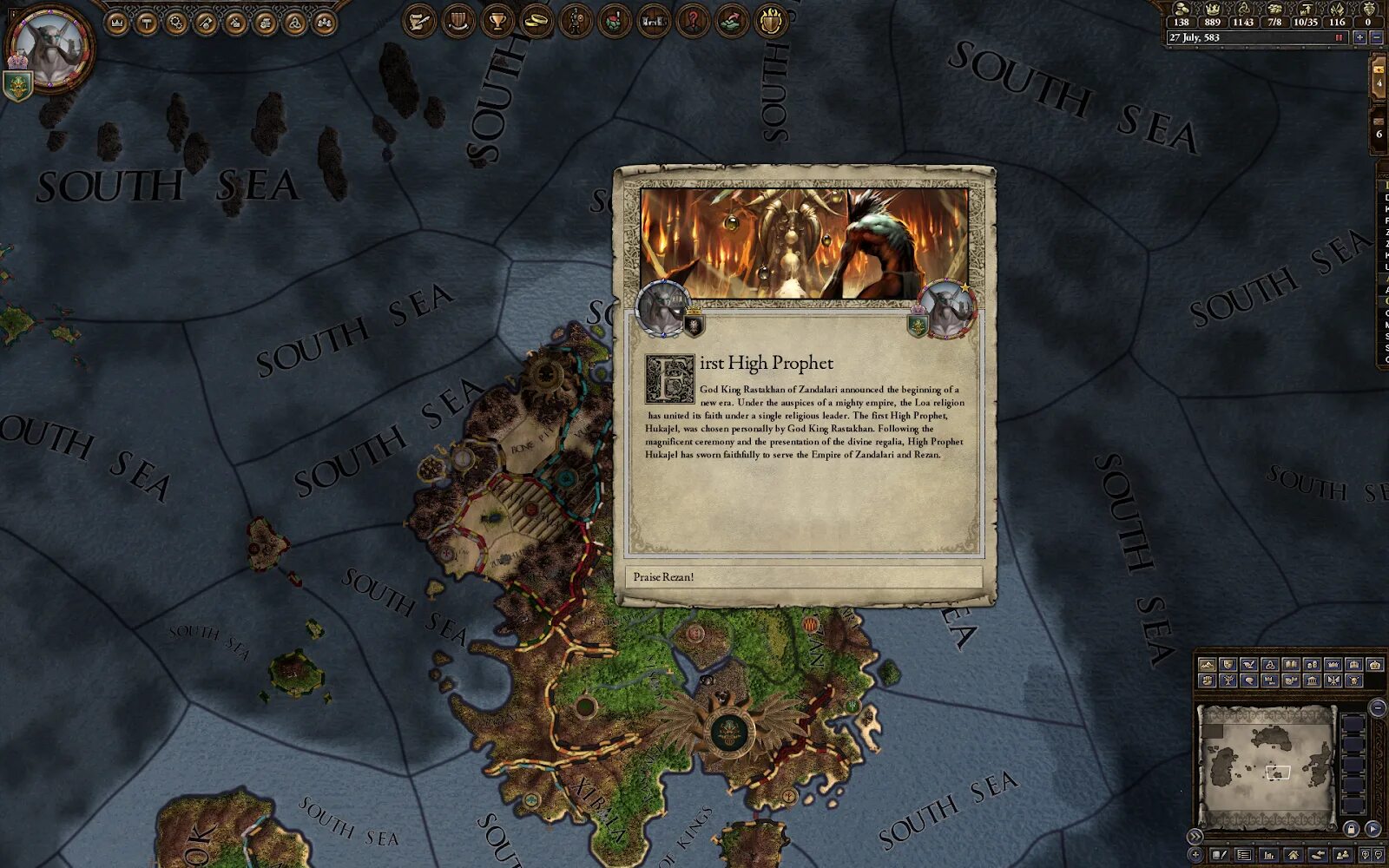Click the scroll and quill icon
This screenshot has height=868, width=1389.
click(418, 21)
